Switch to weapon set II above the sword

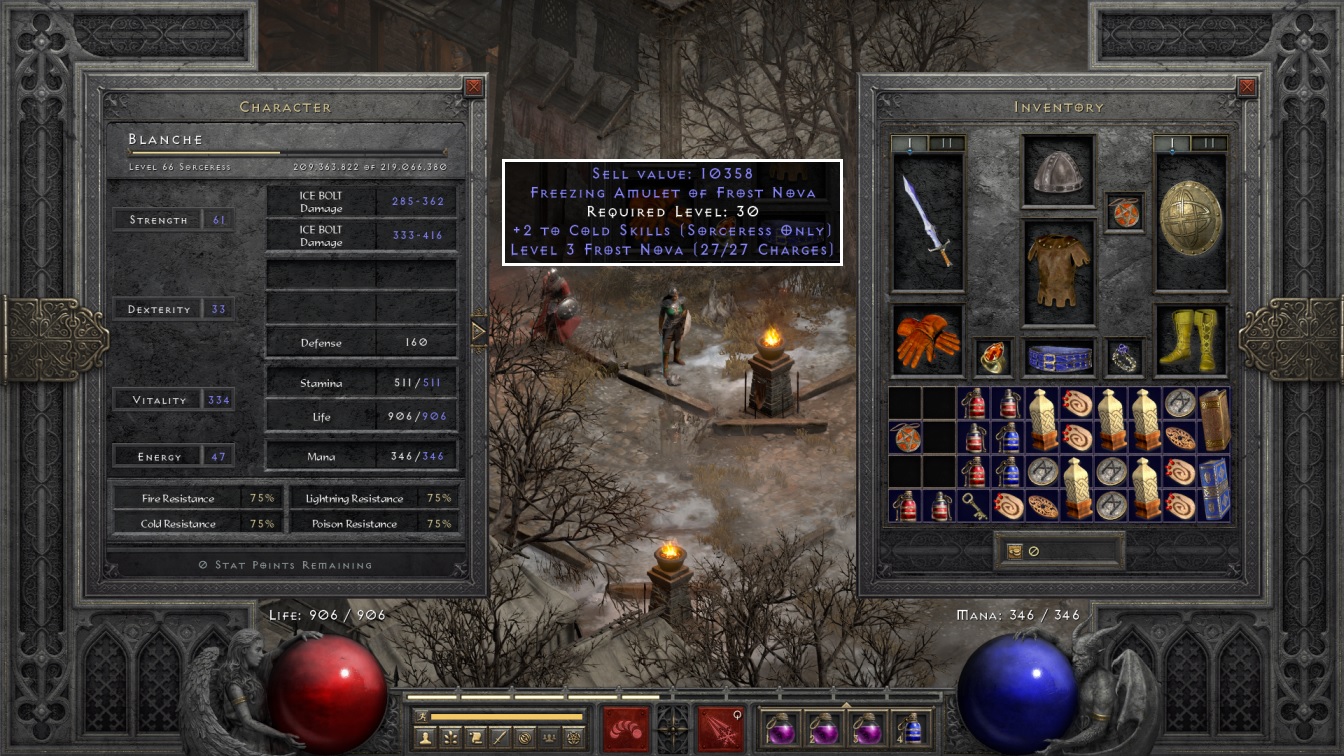coord(941,144)
